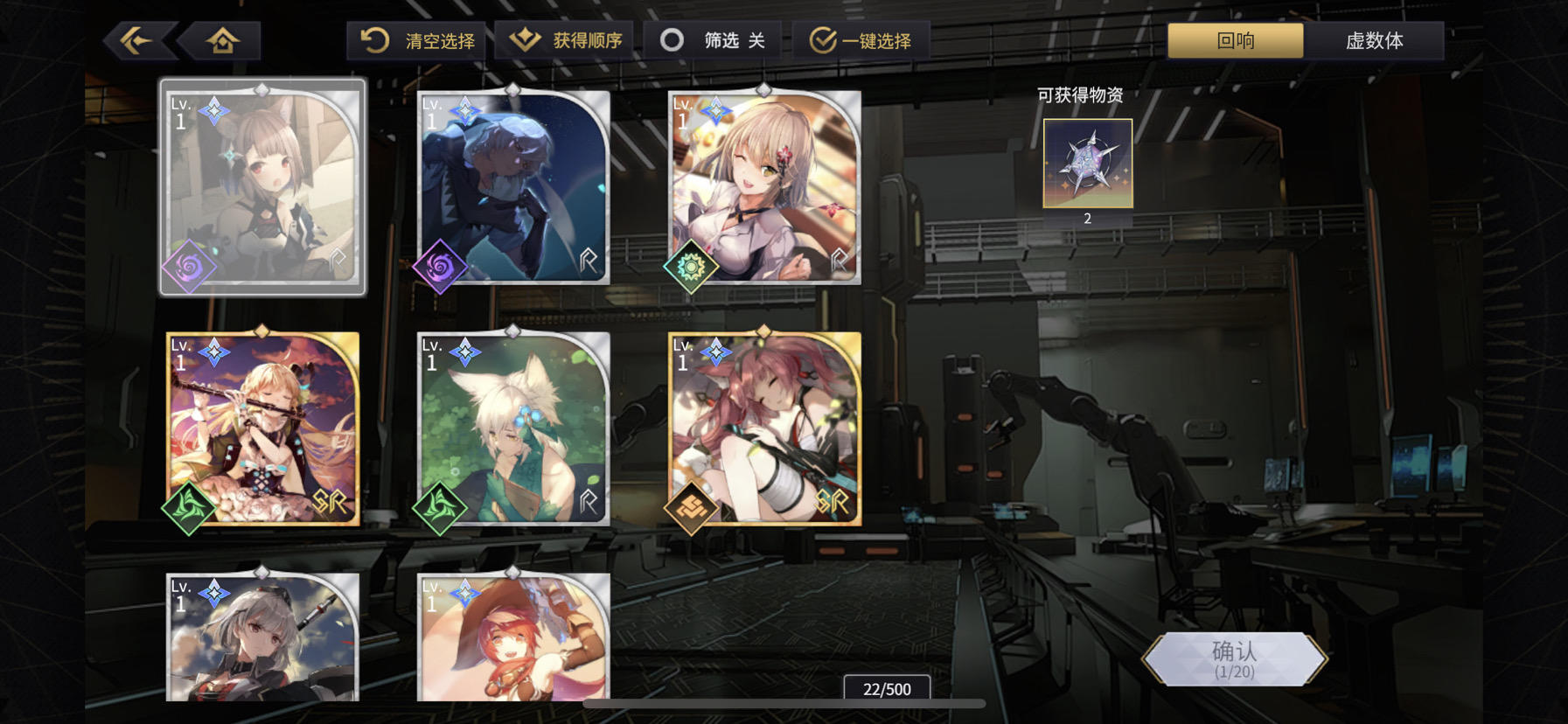Click the 可获得物资 material item icon
Viewport: 1568px width, 724px height.
[1086, 164]
